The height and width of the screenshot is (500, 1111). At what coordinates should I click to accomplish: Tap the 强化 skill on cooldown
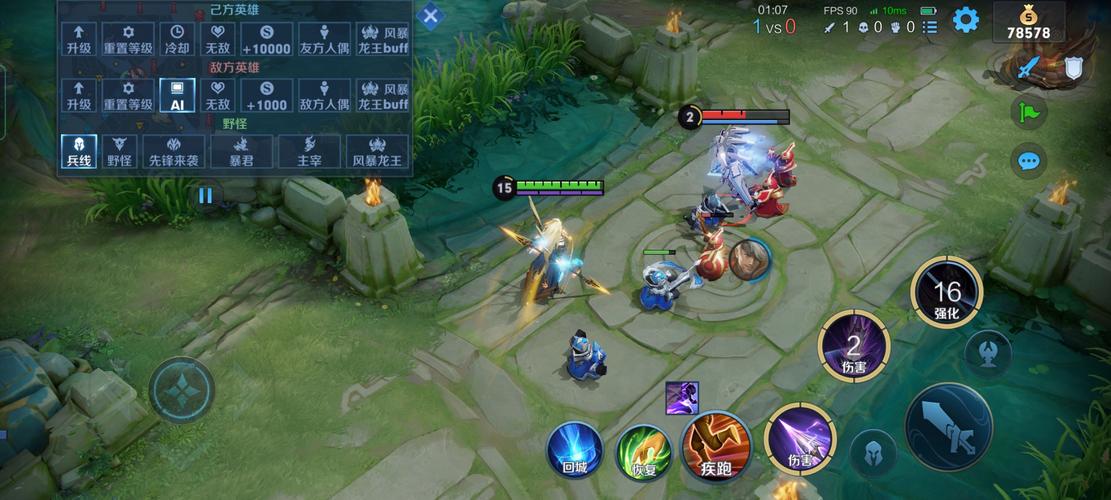coord(946,292)
